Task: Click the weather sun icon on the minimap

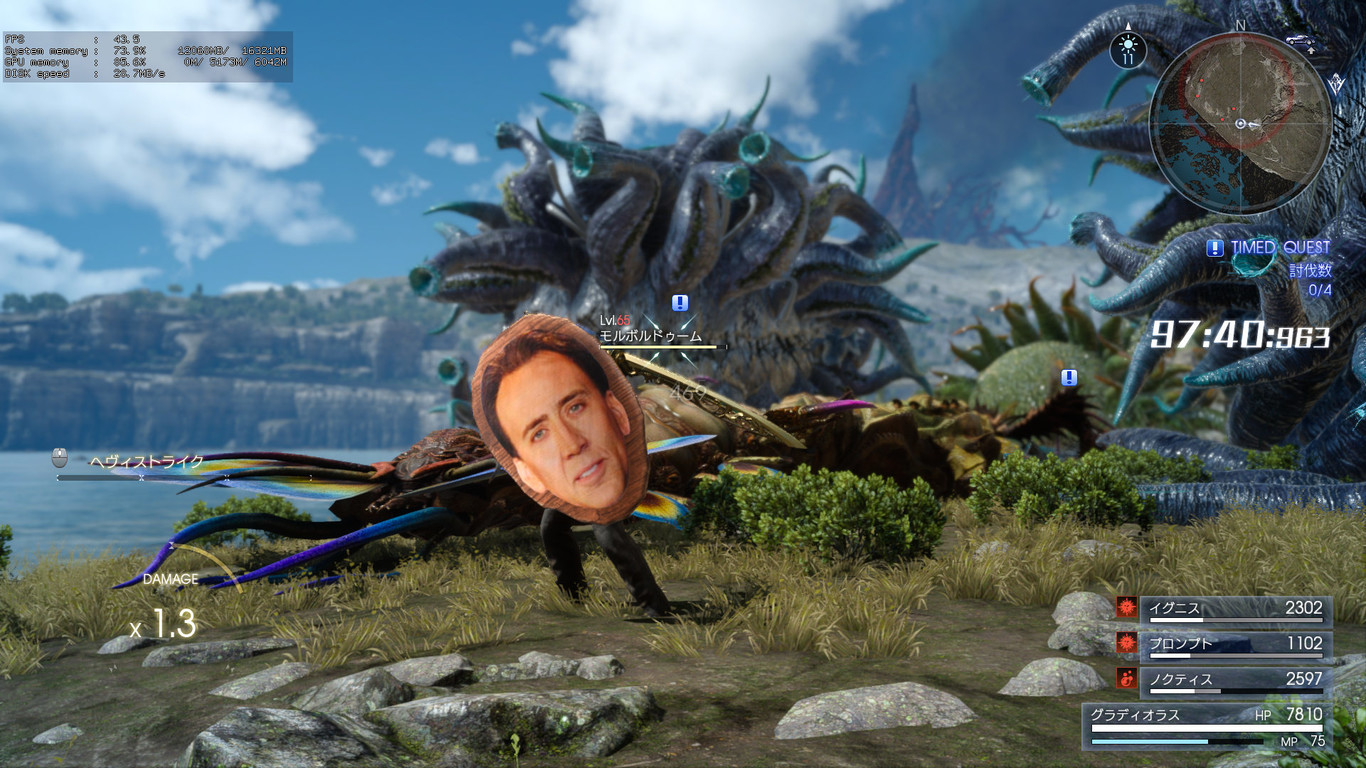Action: pyautogui.click(x=1128, y=43)
